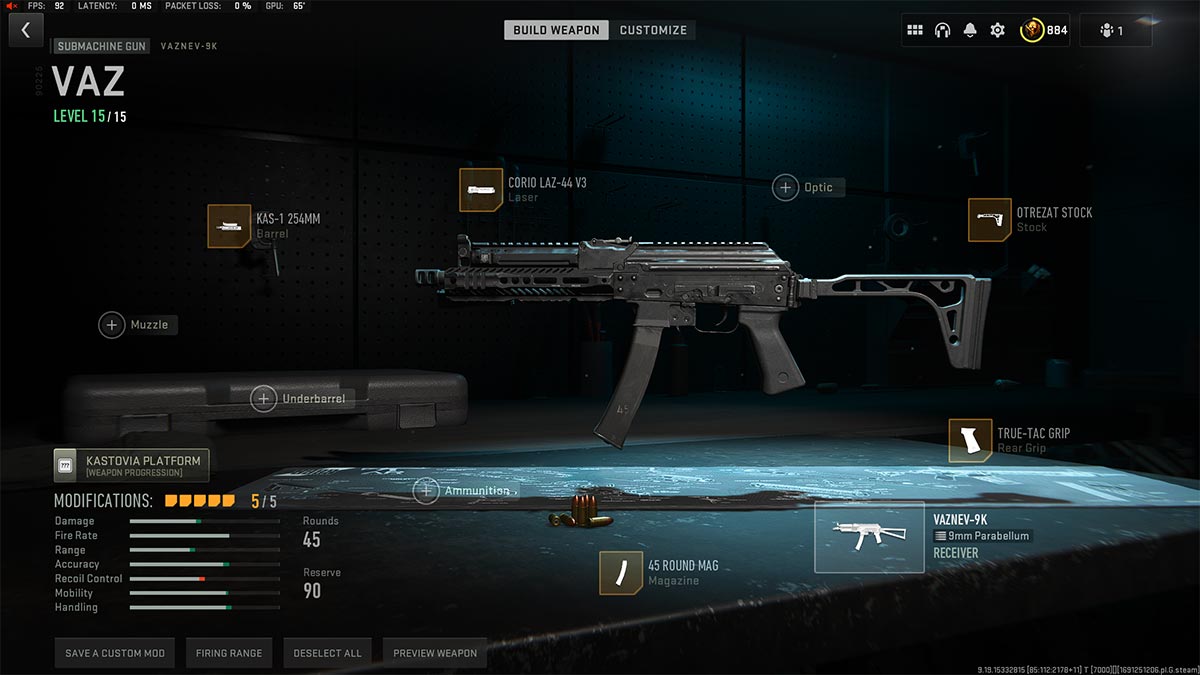Add a Muzzle attachment

[x=112, y=325]
